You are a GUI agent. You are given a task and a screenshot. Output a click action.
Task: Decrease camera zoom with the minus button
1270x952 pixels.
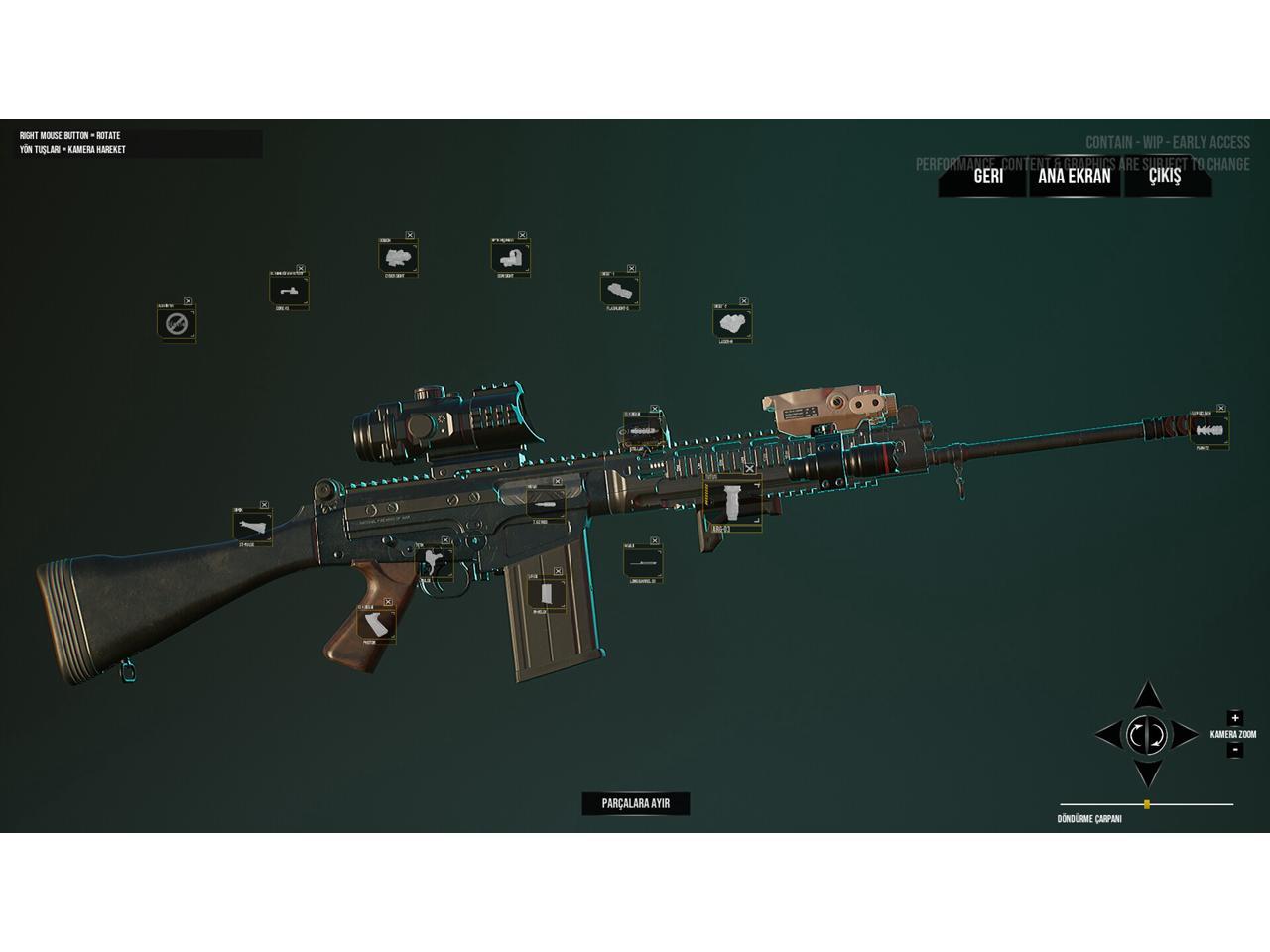pyautogui.click(x=1234, y=750)
